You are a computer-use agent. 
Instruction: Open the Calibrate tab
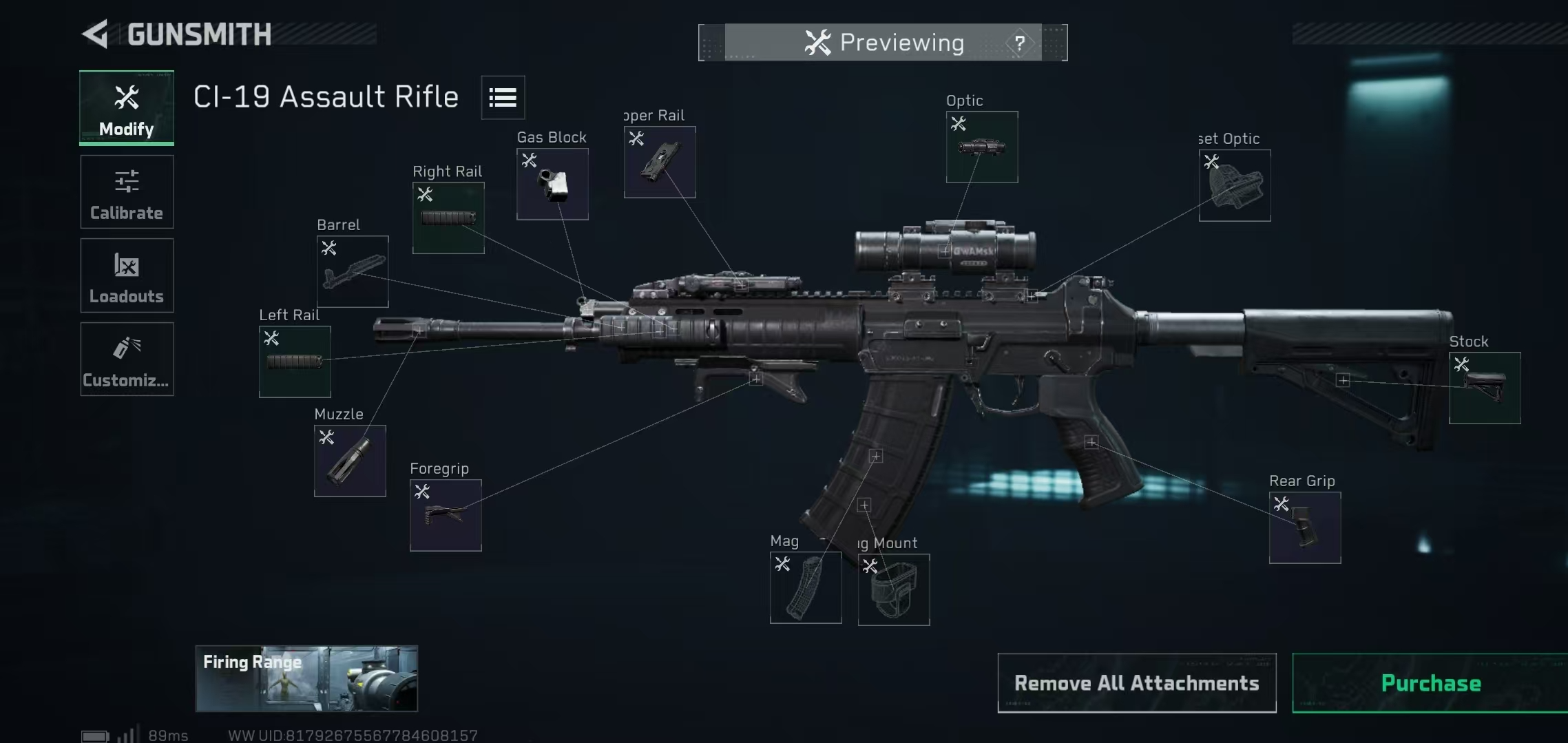(127, 192)
